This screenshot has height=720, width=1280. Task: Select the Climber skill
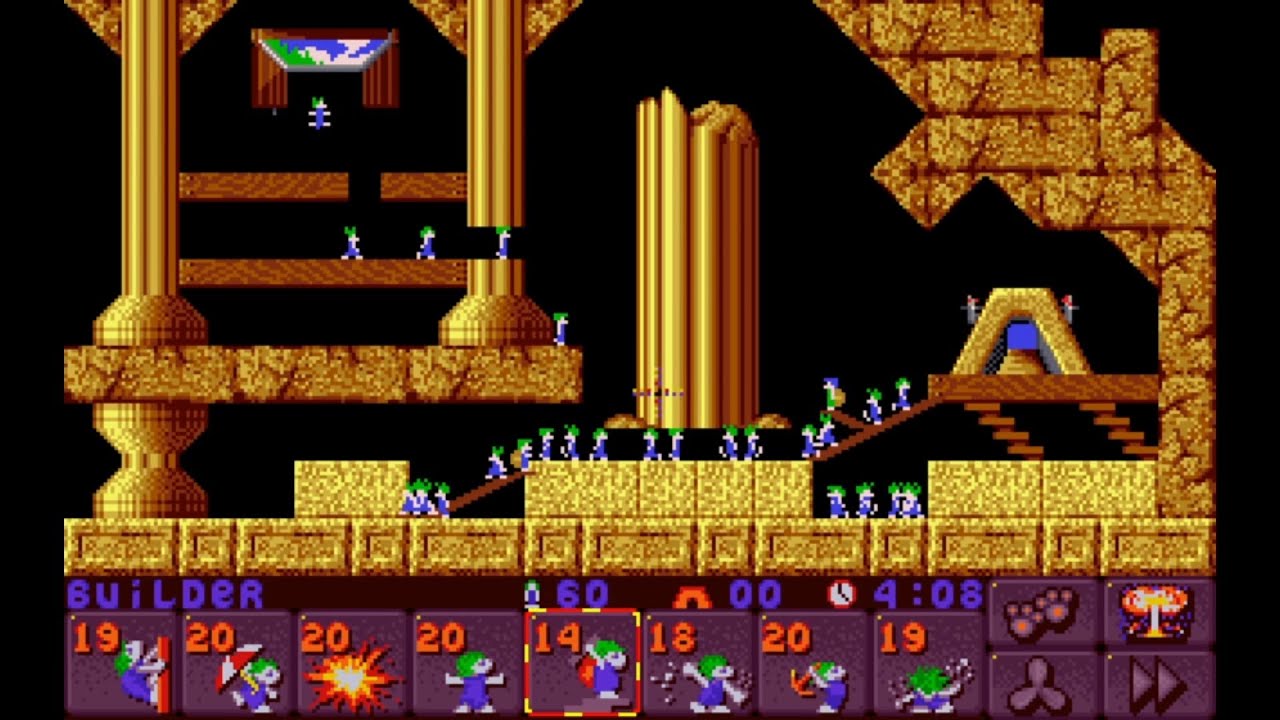(x=122, y=663)
